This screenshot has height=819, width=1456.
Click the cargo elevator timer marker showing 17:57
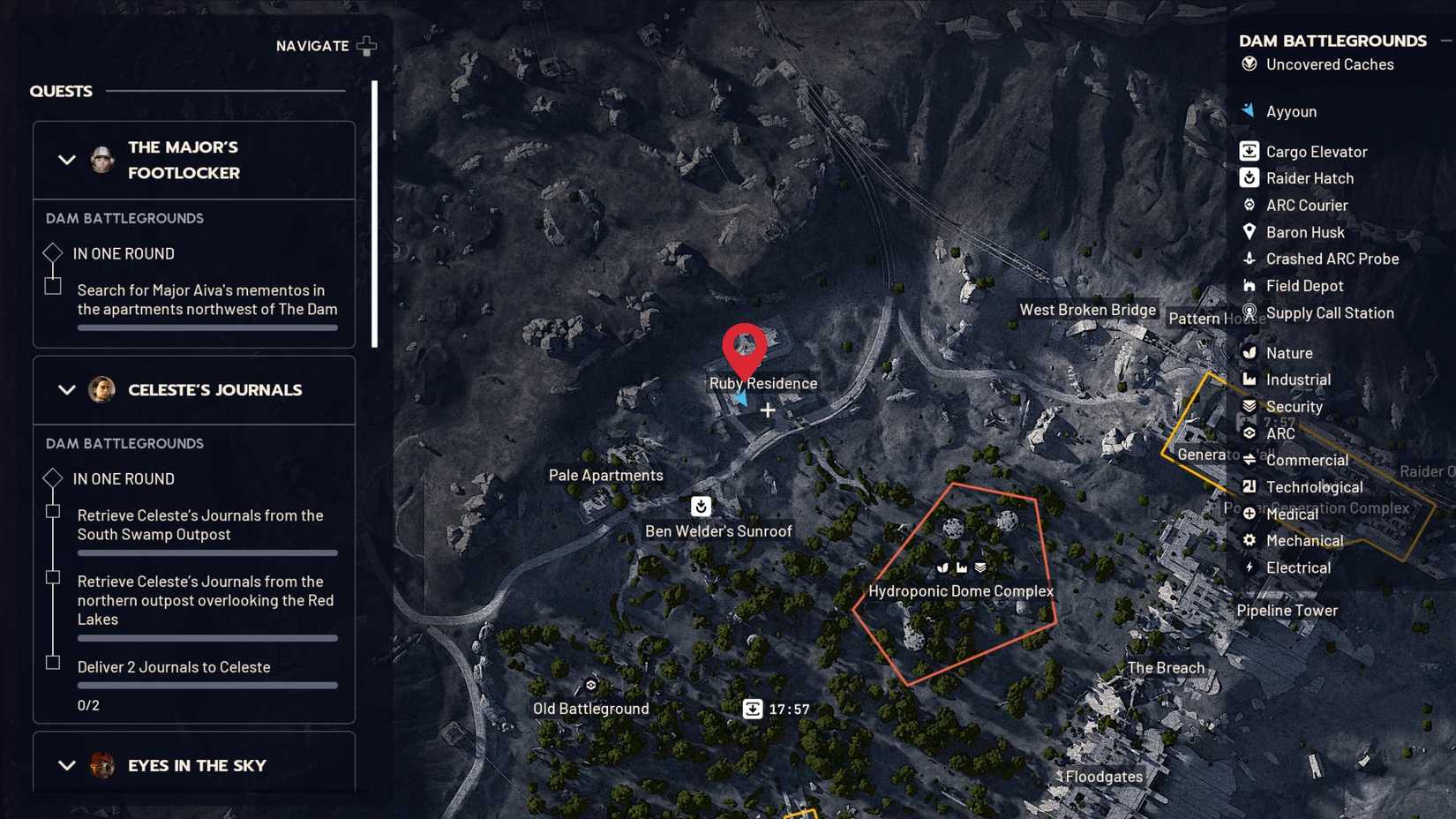pos(753,708)
